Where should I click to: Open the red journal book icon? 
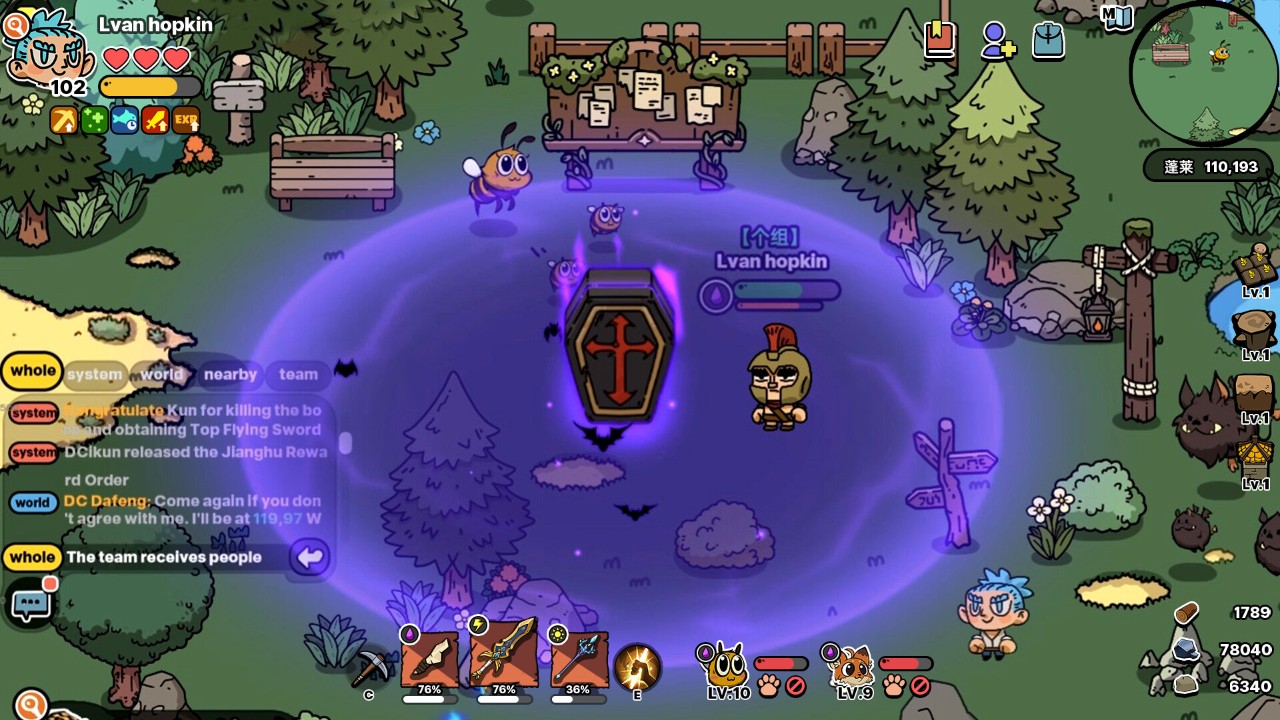point(940,40)
